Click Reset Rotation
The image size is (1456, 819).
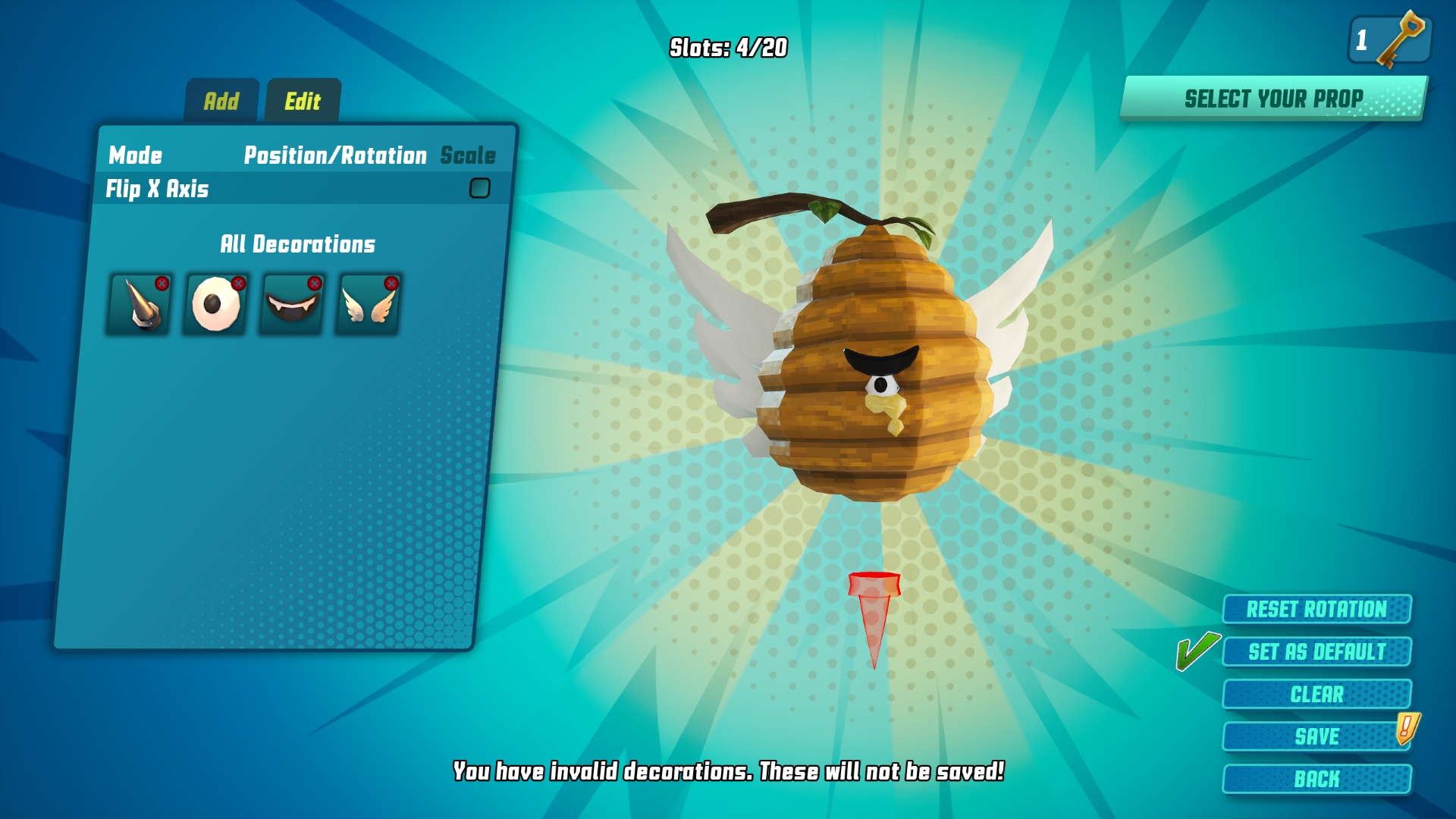1316,609
